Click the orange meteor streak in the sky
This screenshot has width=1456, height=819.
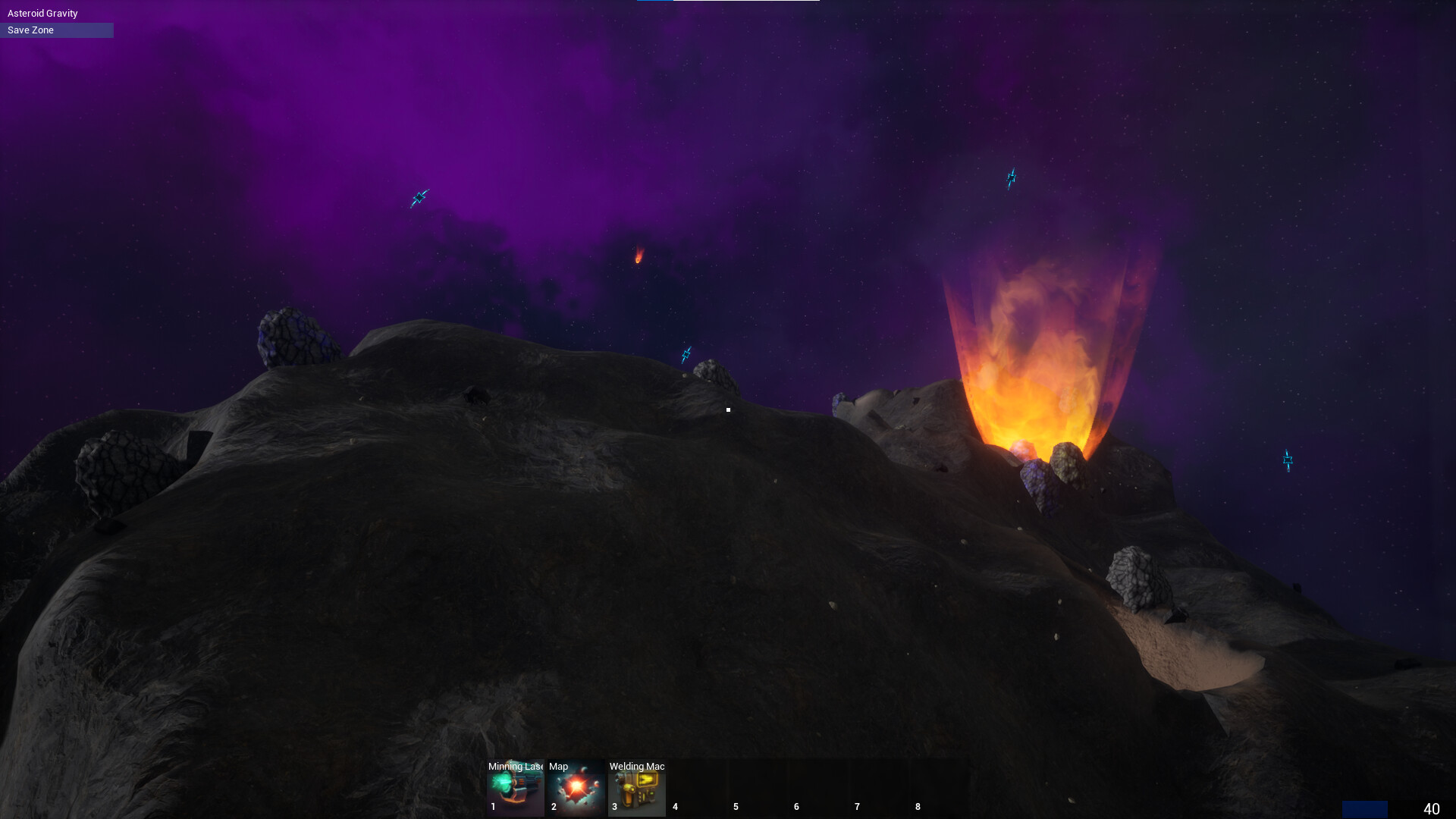tap(637, 256)
